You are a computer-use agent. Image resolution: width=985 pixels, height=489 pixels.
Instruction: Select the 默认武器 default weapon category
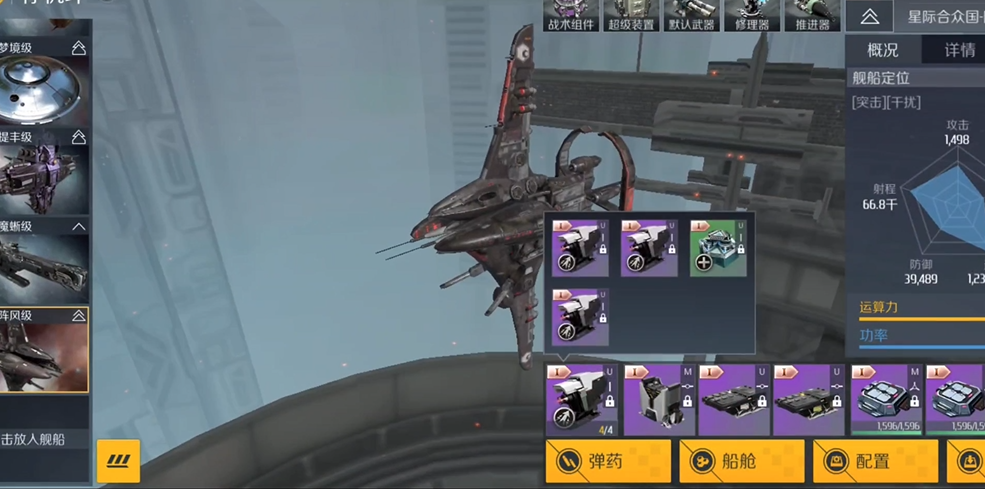(x=691, y=16)
